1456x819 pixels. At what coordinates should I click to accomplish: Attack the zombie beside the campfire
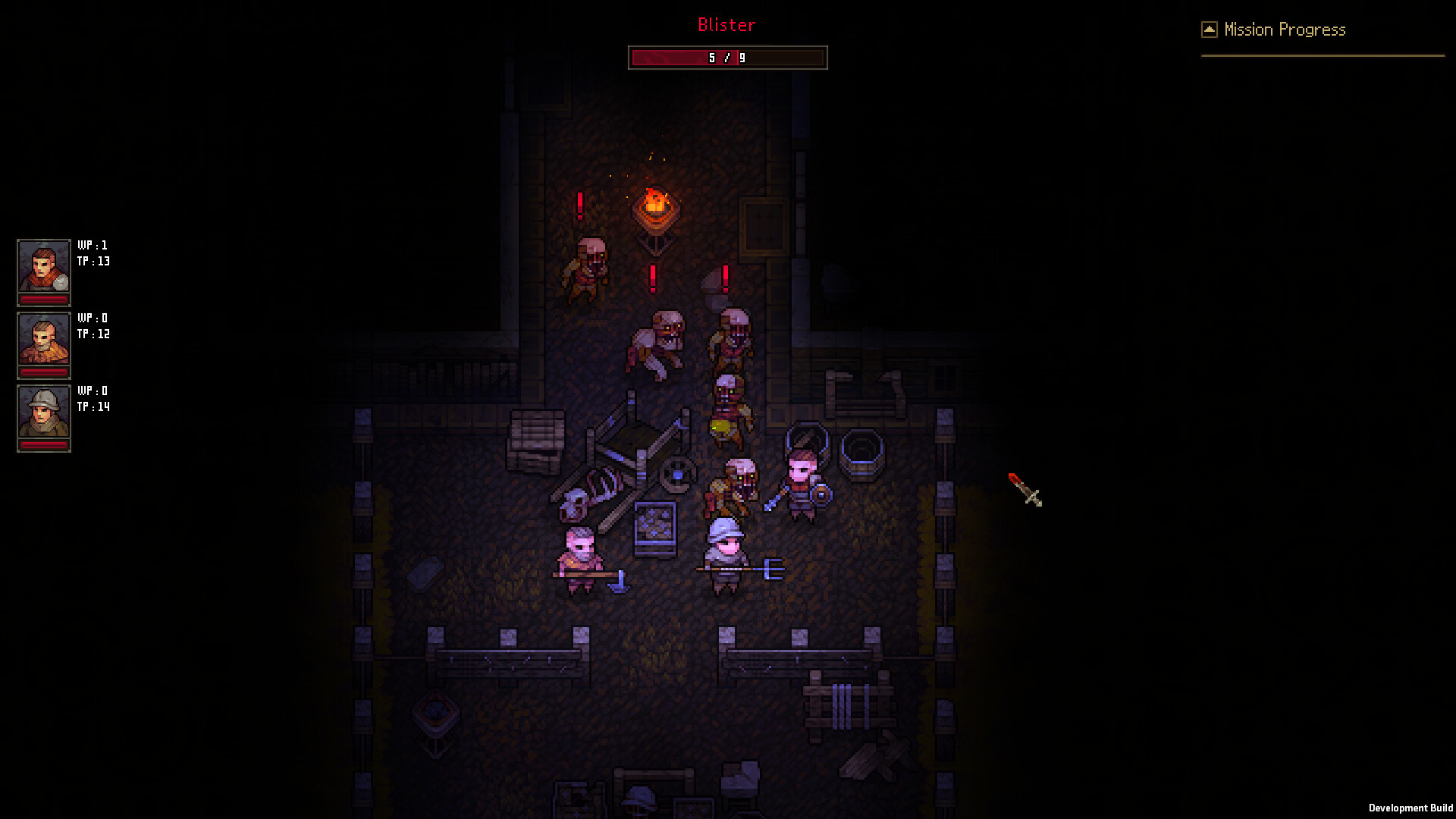tap(585, 265)
